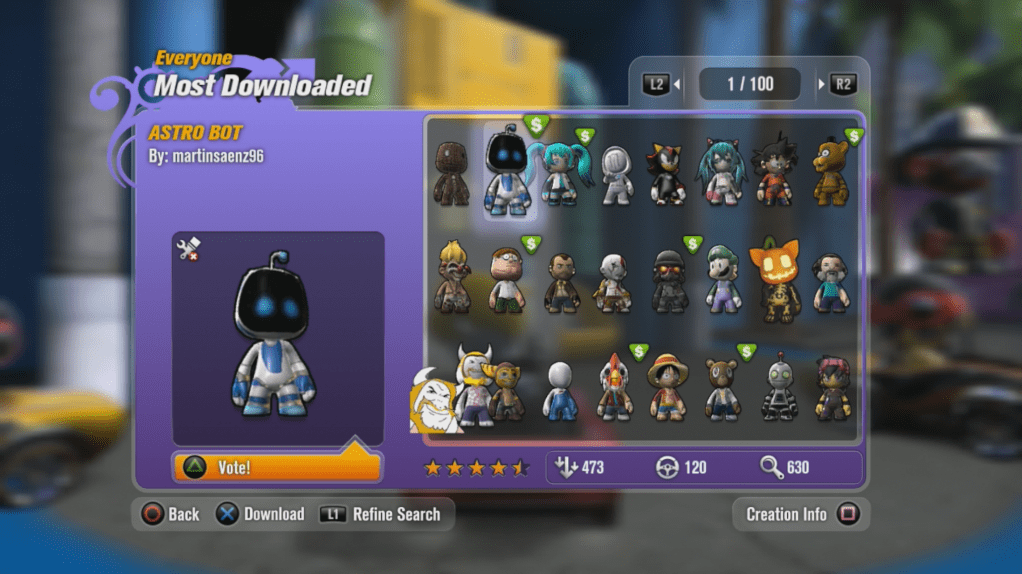Click the orange Vote! button

pyautogui.click(x=277, y=467)
